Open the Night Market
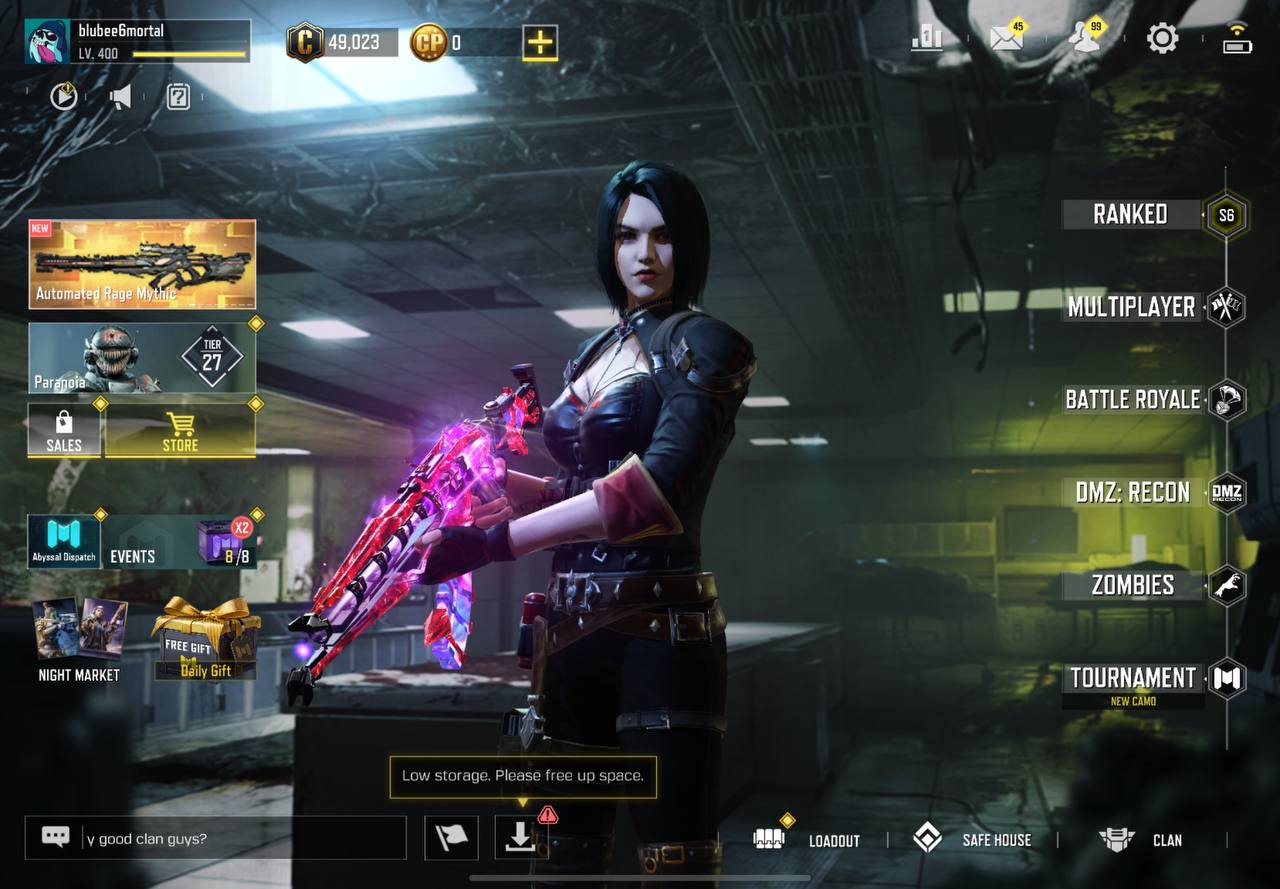 pos(79,640)
